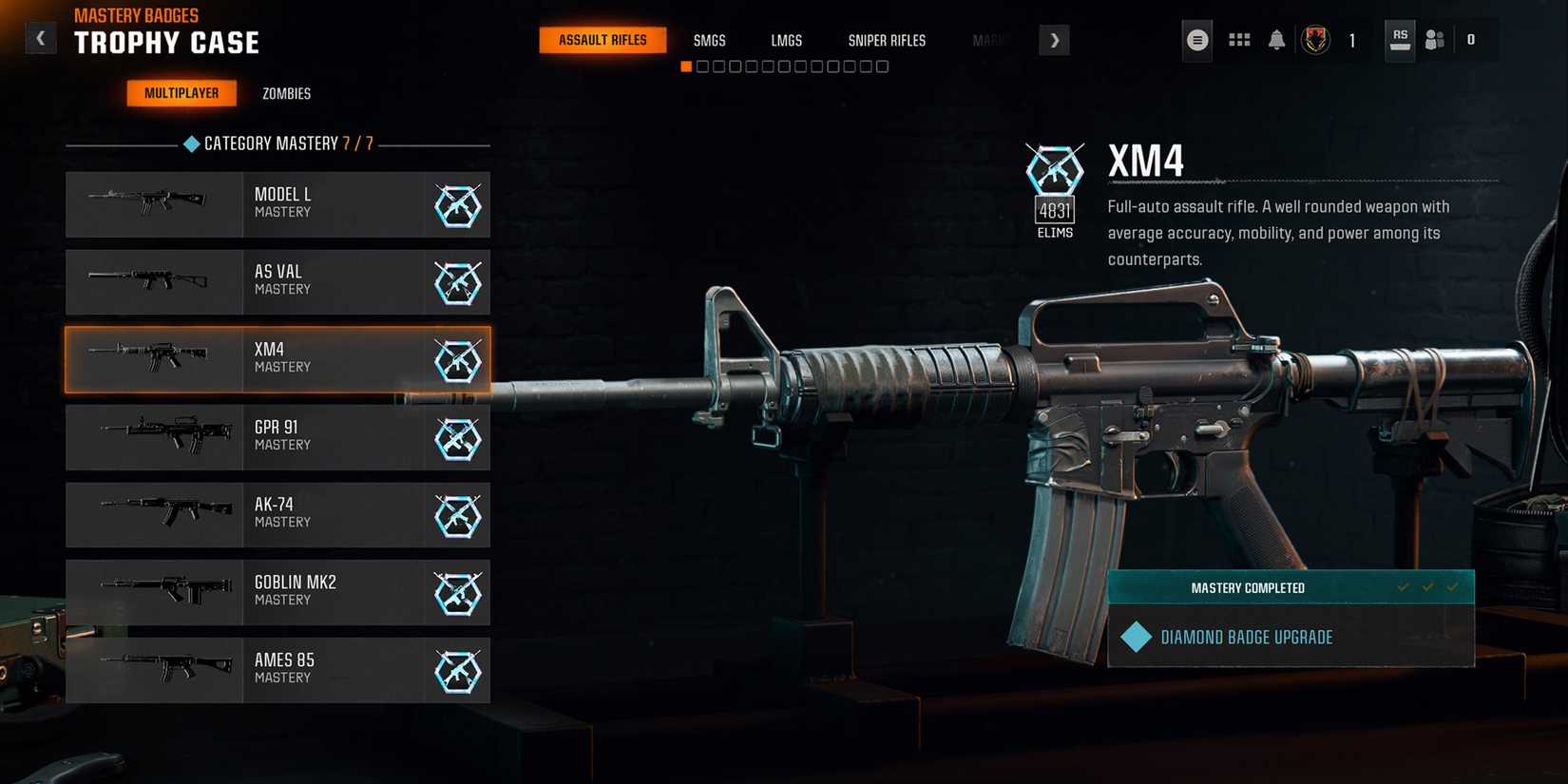Click the AK-74 mastery badge icon
The height and width of the screenshot is (784, 1568).
[x=459, y=516]
